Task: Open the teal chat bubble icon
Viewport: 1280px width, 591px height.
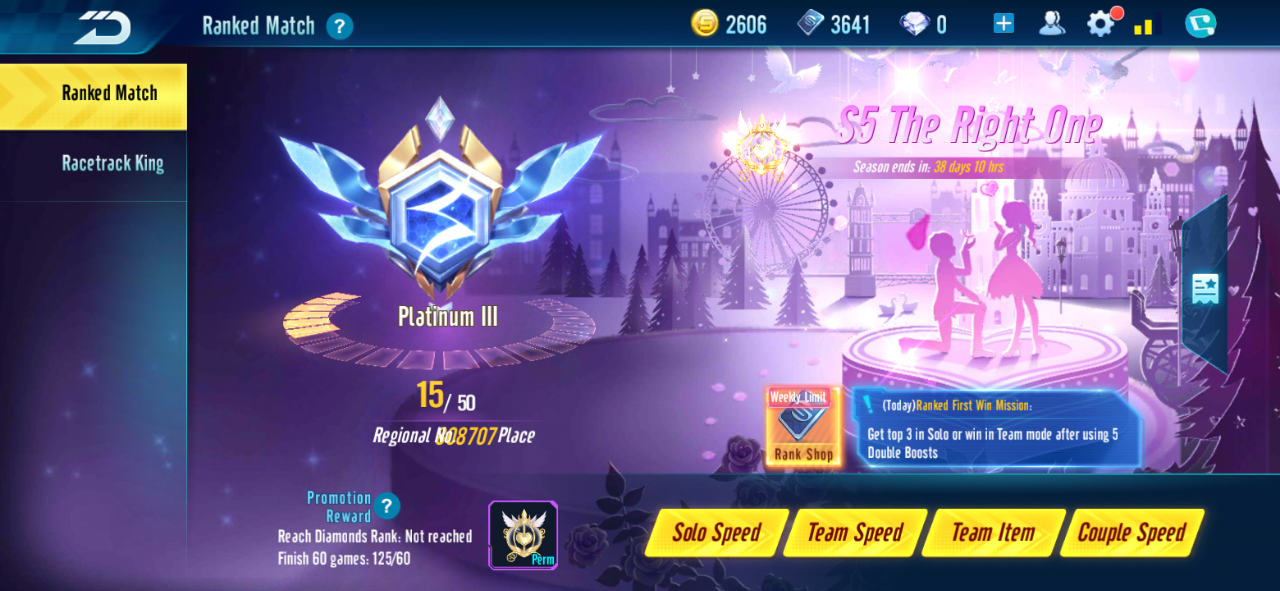Action: click(x=1200, y=24)
